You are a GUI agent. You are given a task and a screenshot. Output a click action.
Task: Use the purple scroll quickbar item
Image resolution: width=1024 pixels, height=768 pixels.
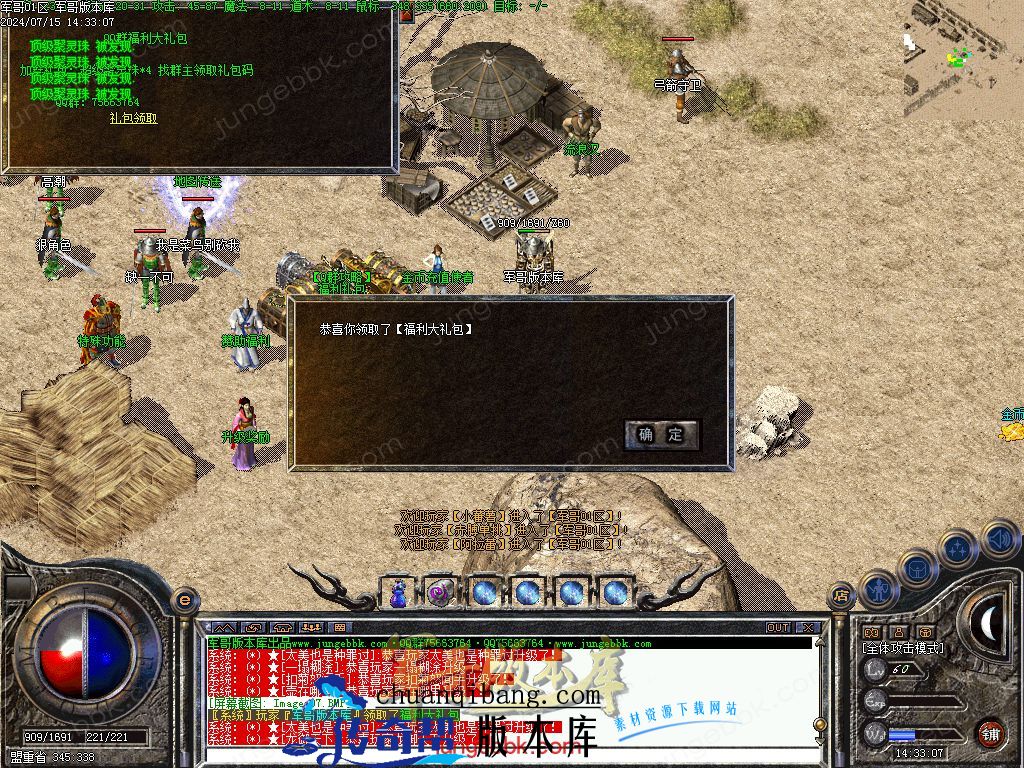440,592
